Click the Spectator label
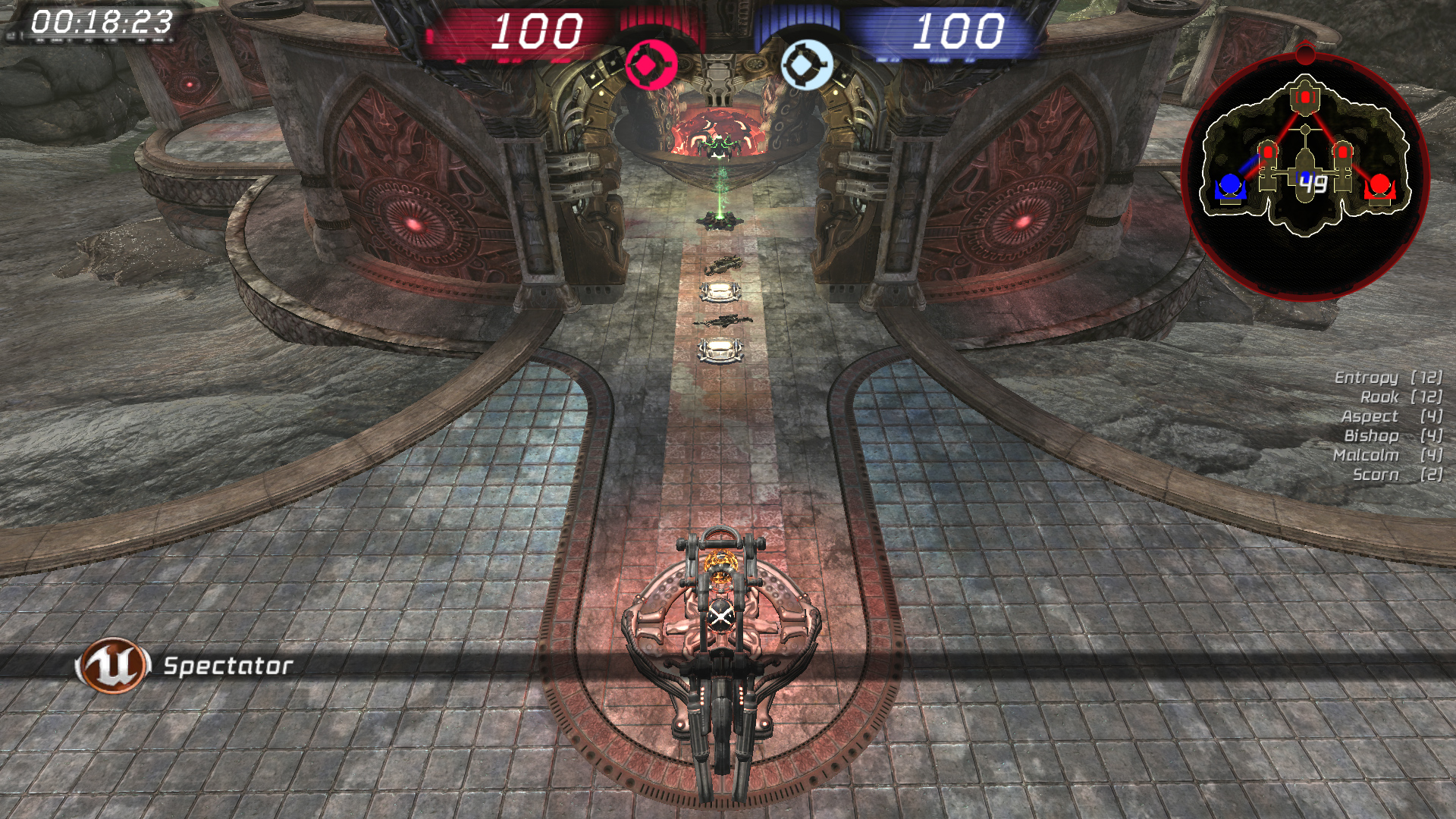Viewport: 1456px width, 819px height. [228, 666]
